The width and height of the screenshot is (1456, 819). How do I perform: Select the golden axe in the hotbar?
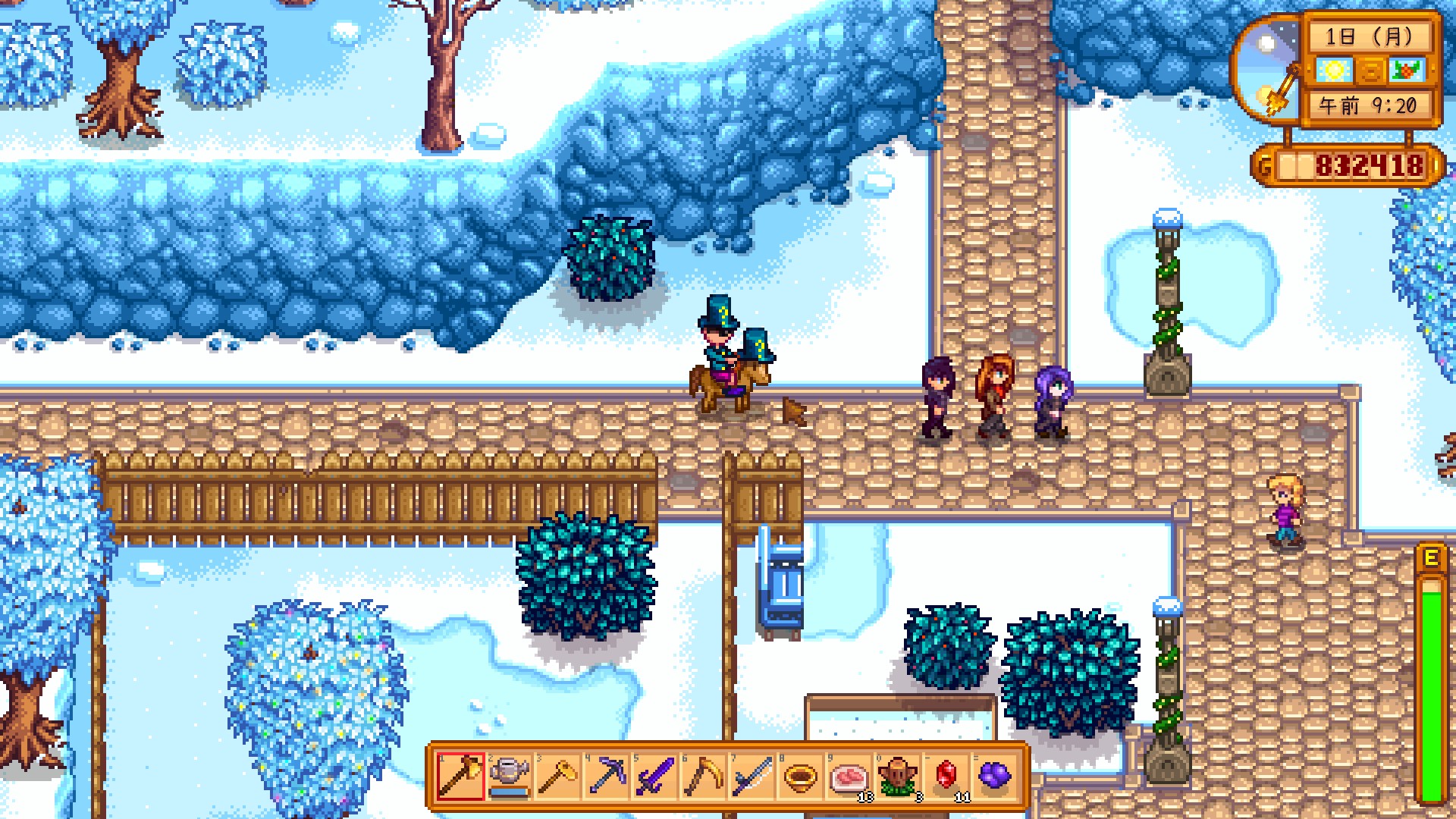click(460, 777)
